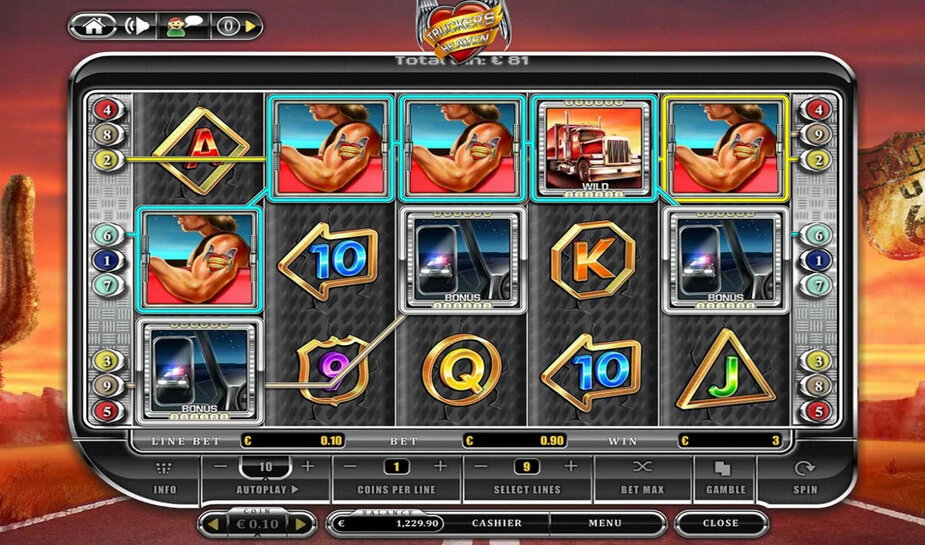Image resolution: width=925 pixels, height=545 pixels.
Task: Open the Cashier
Action: point(496,523)
